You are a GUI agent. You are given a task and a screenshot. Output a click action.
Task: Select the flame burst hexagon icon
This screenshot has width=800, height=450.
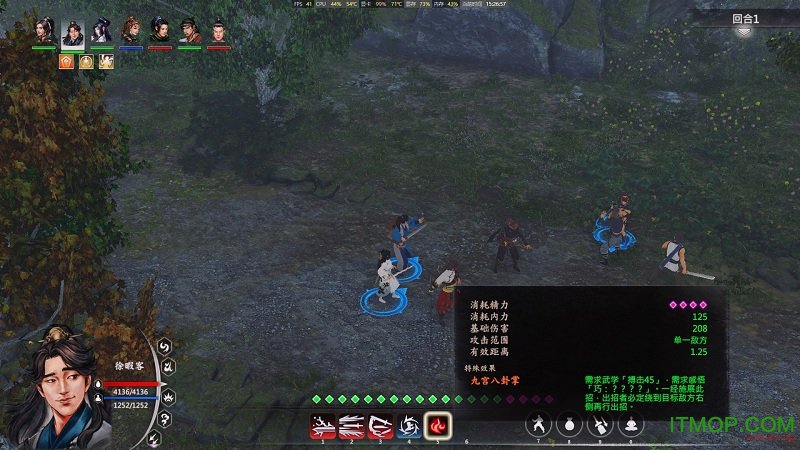tap(169, 394)
